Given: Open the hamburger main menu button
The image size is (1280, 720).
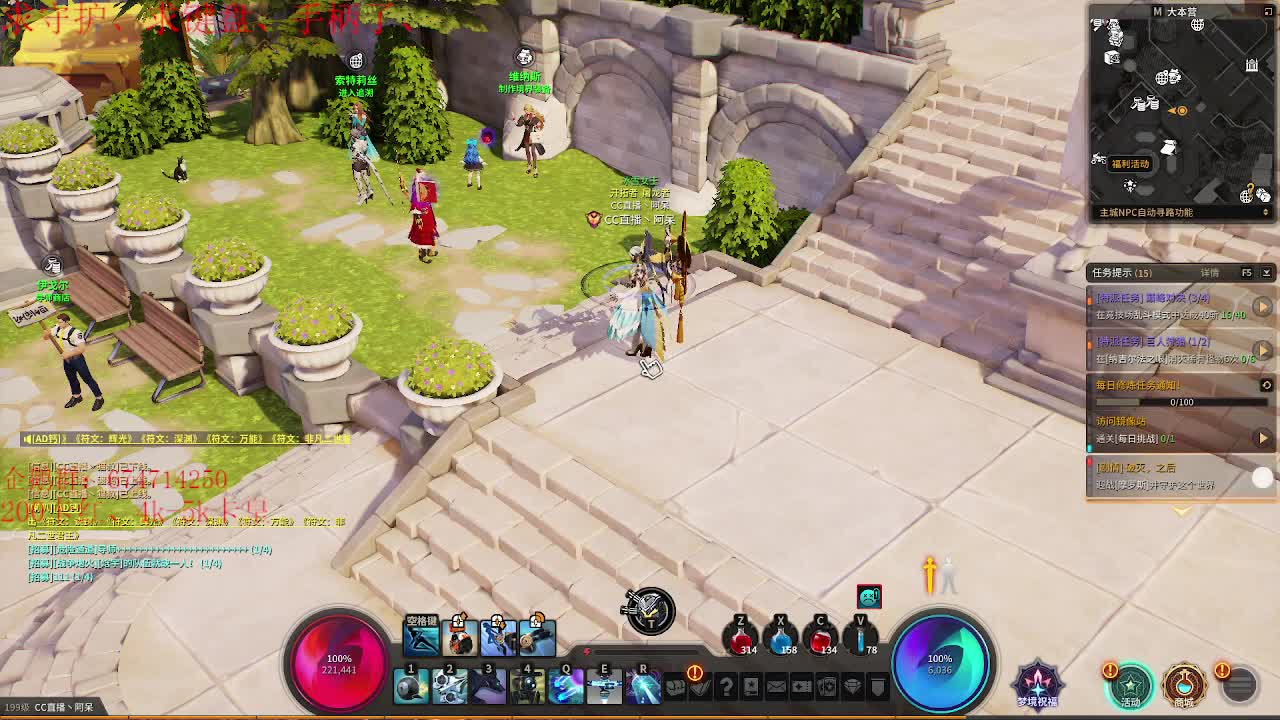Looking at the screenshot, I should (1239, 685).
